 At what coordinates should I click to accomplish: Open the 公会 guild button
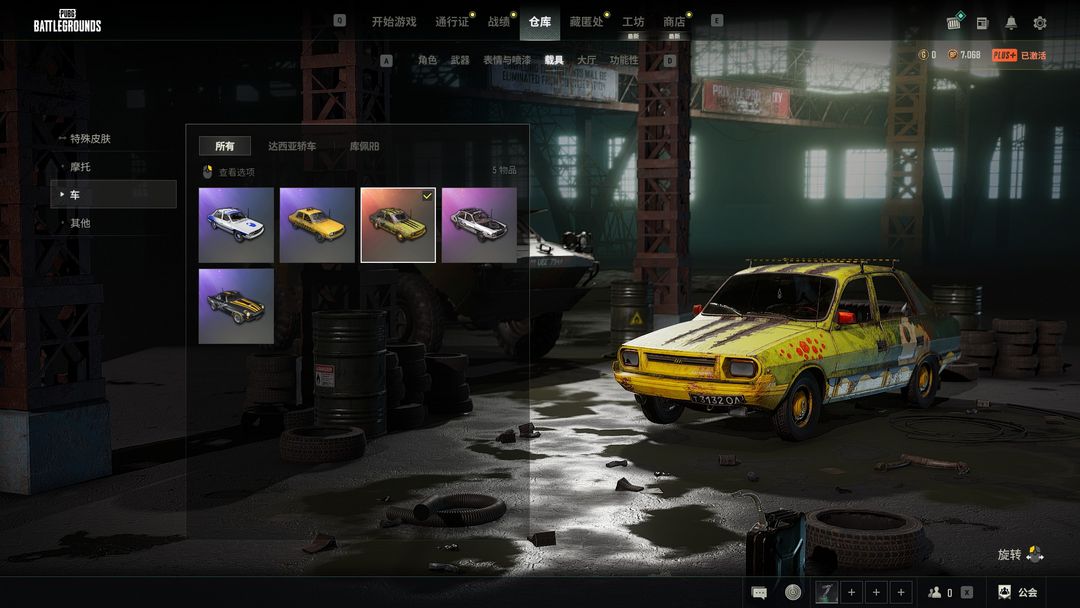pos(1018,592)
